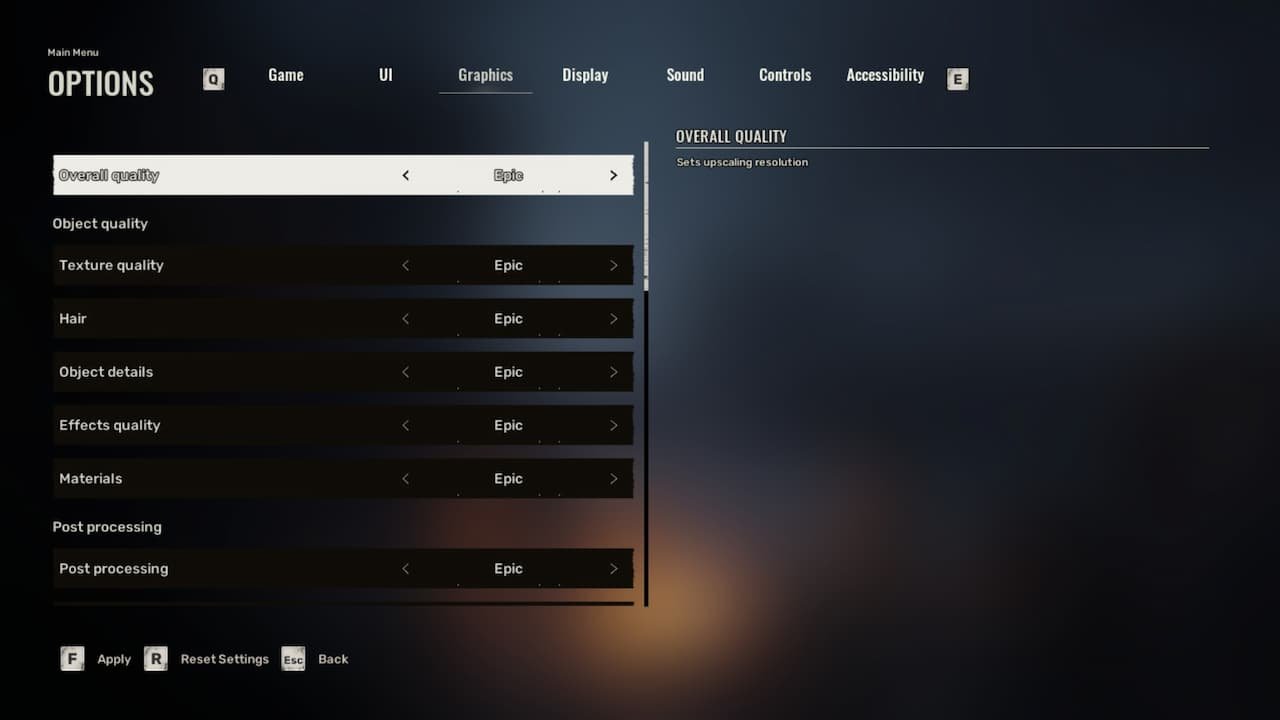The width and height of the screenshot is (1280, 720).
Task: Click the Esc key icon next to Back
Action: [293, 659]
